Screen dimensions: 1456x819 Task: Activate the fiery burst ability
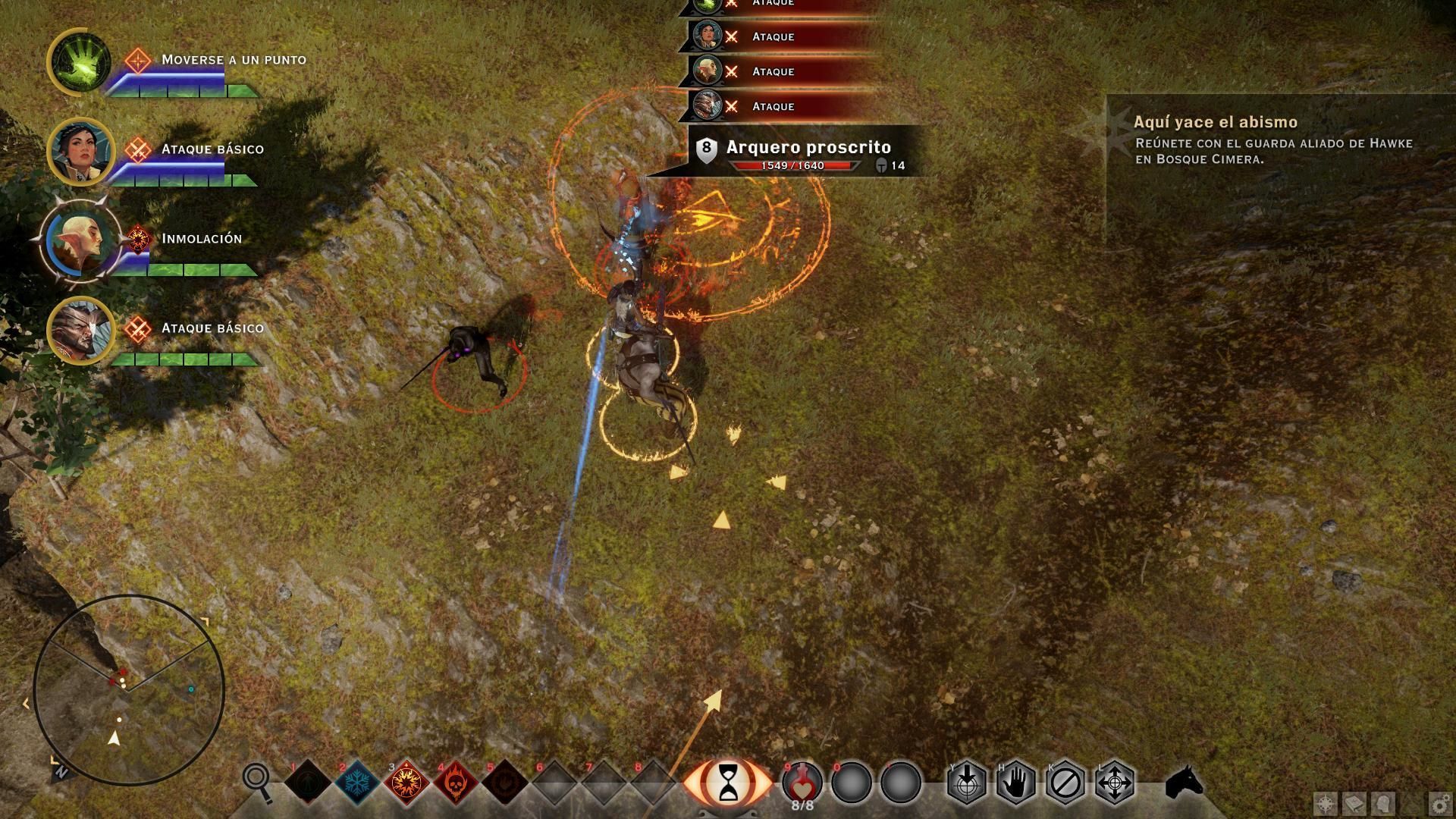407,781
